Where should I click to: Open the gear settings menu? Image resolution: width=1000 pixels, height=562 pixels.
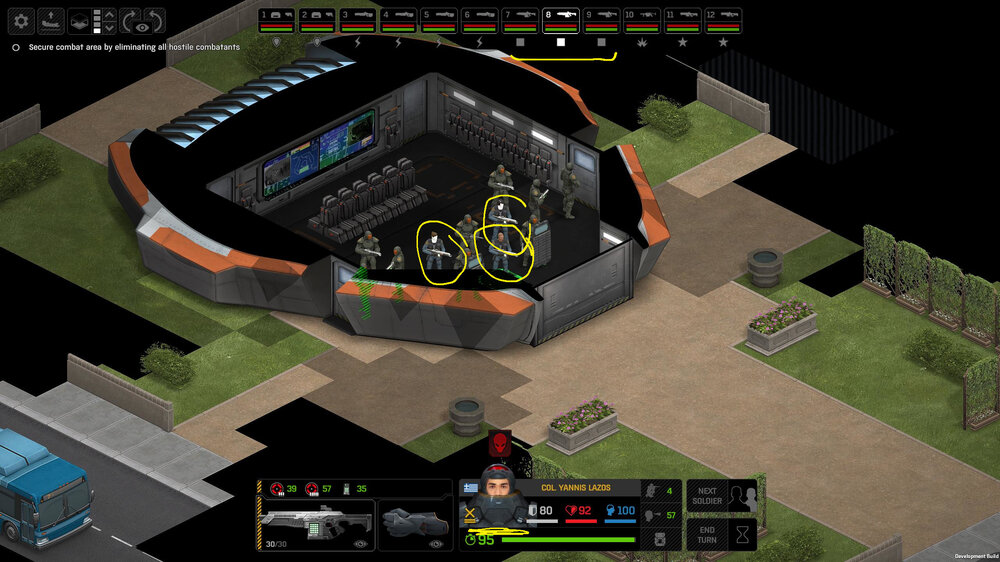[22, 20]
